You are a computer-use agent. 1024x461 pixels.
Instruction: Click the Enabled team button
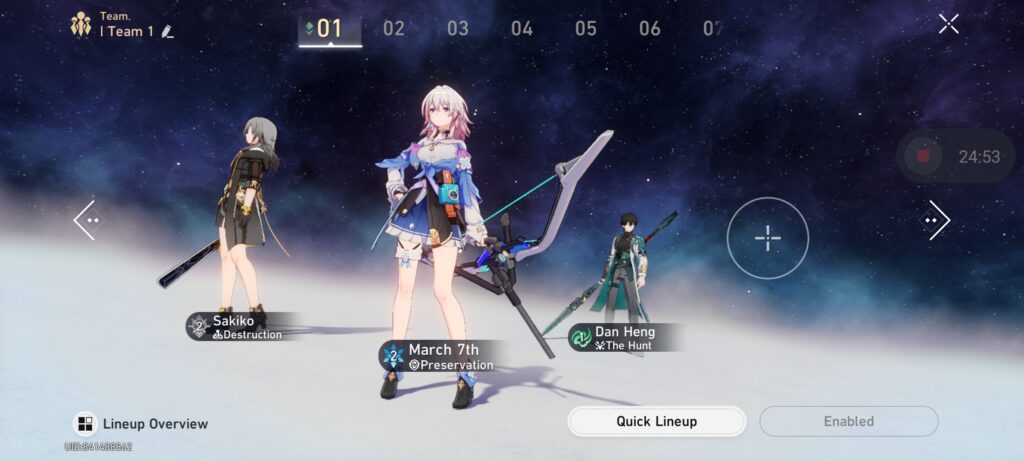848,421
